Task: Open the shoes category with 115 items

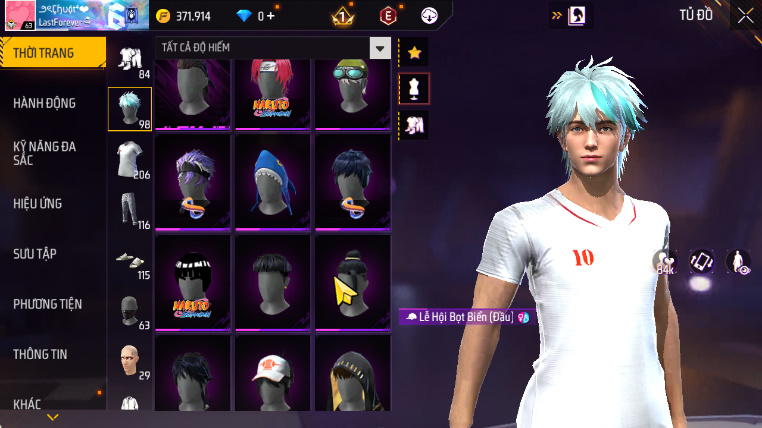Action: tap(130, 260)
